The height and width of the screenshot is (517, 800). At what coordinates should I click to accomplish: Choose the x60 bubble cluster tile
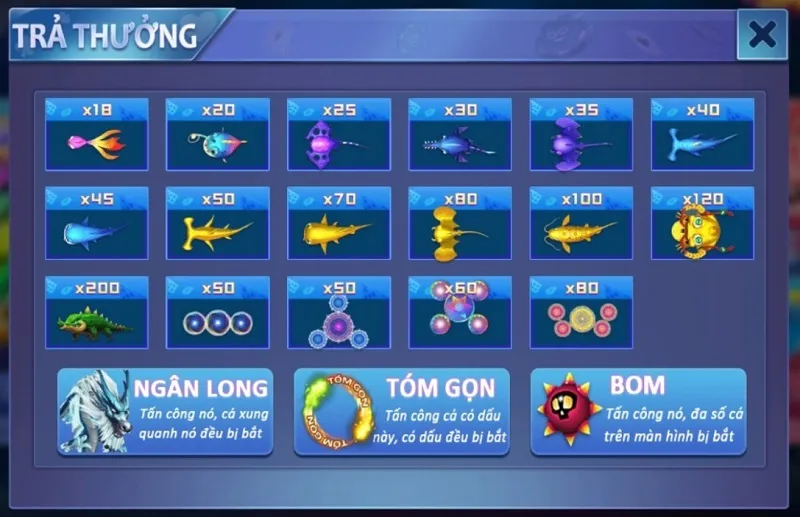tap(460, 312)
